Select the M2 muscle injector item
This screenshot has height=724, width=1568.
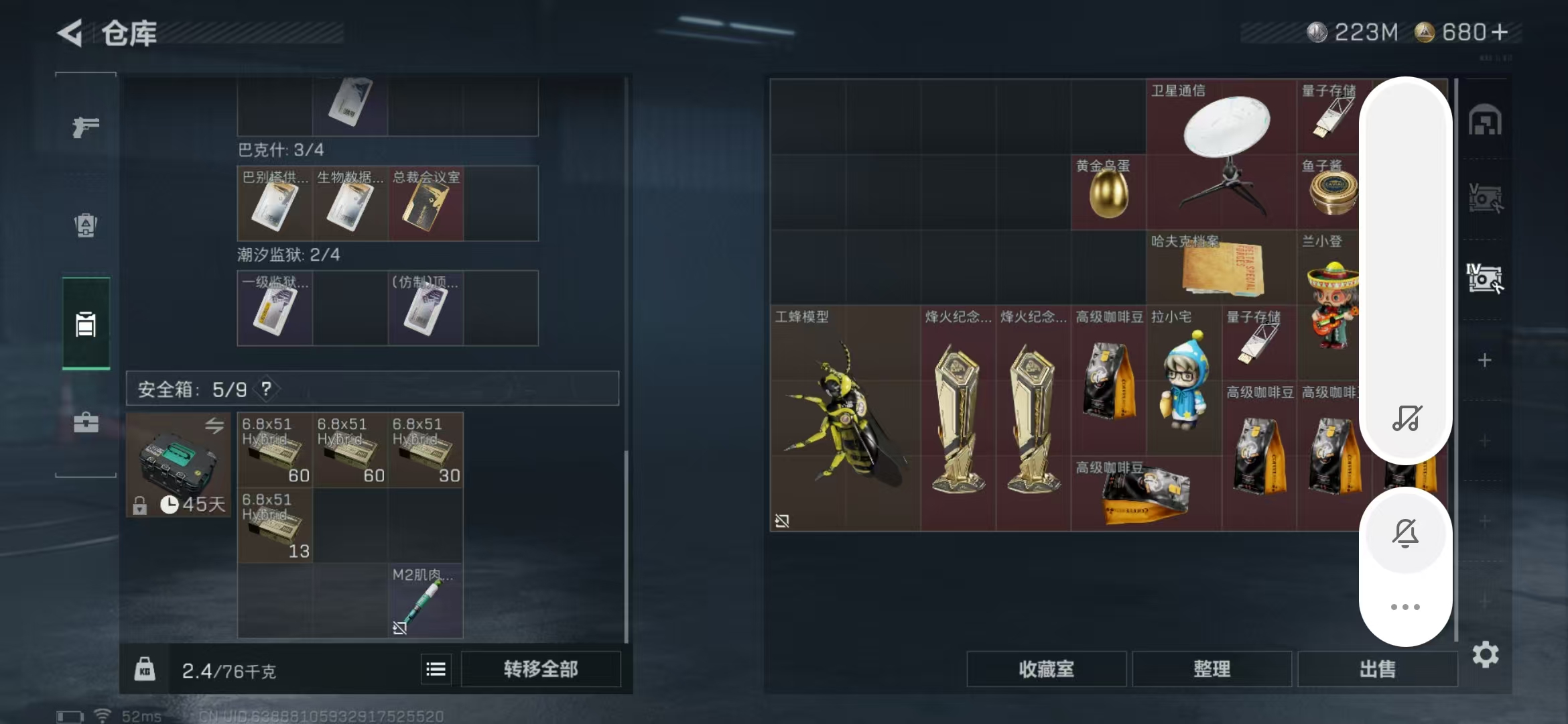pos(425,601)
